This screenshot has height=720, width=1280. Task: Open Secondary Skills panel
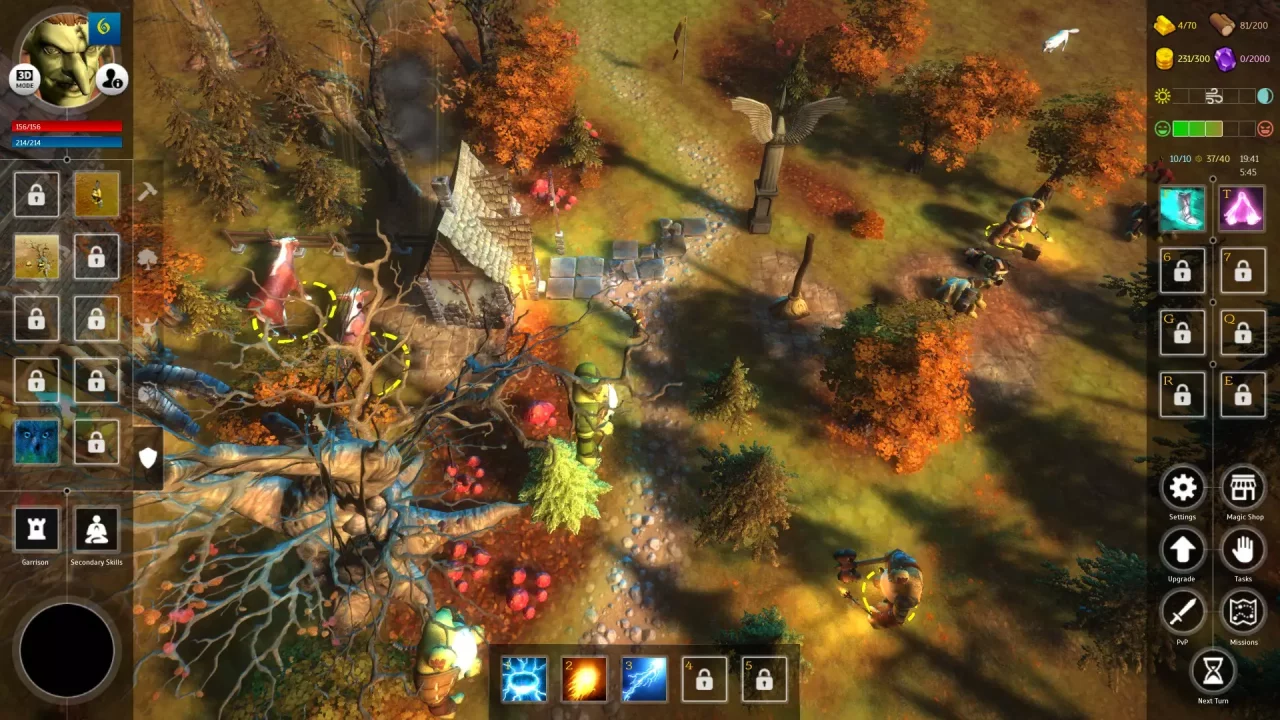click(x=96, y=530)
